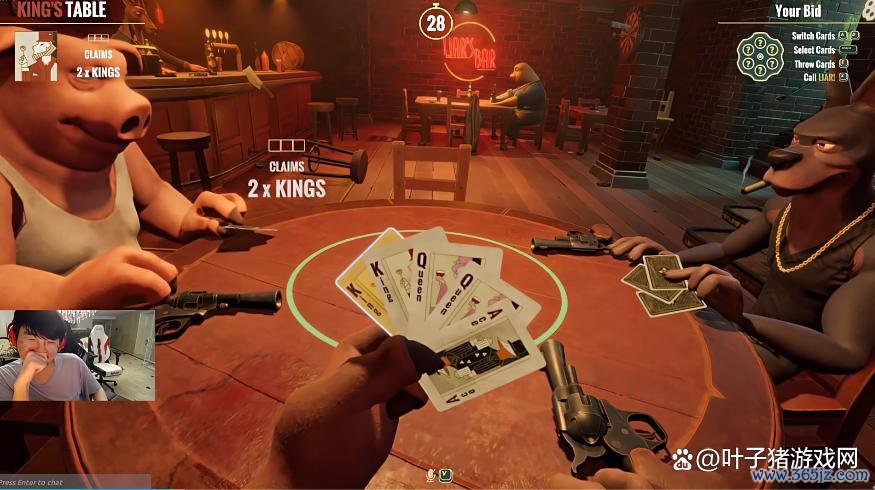
Task: Toggle the microphone voice icon
Action: [431, 474]
